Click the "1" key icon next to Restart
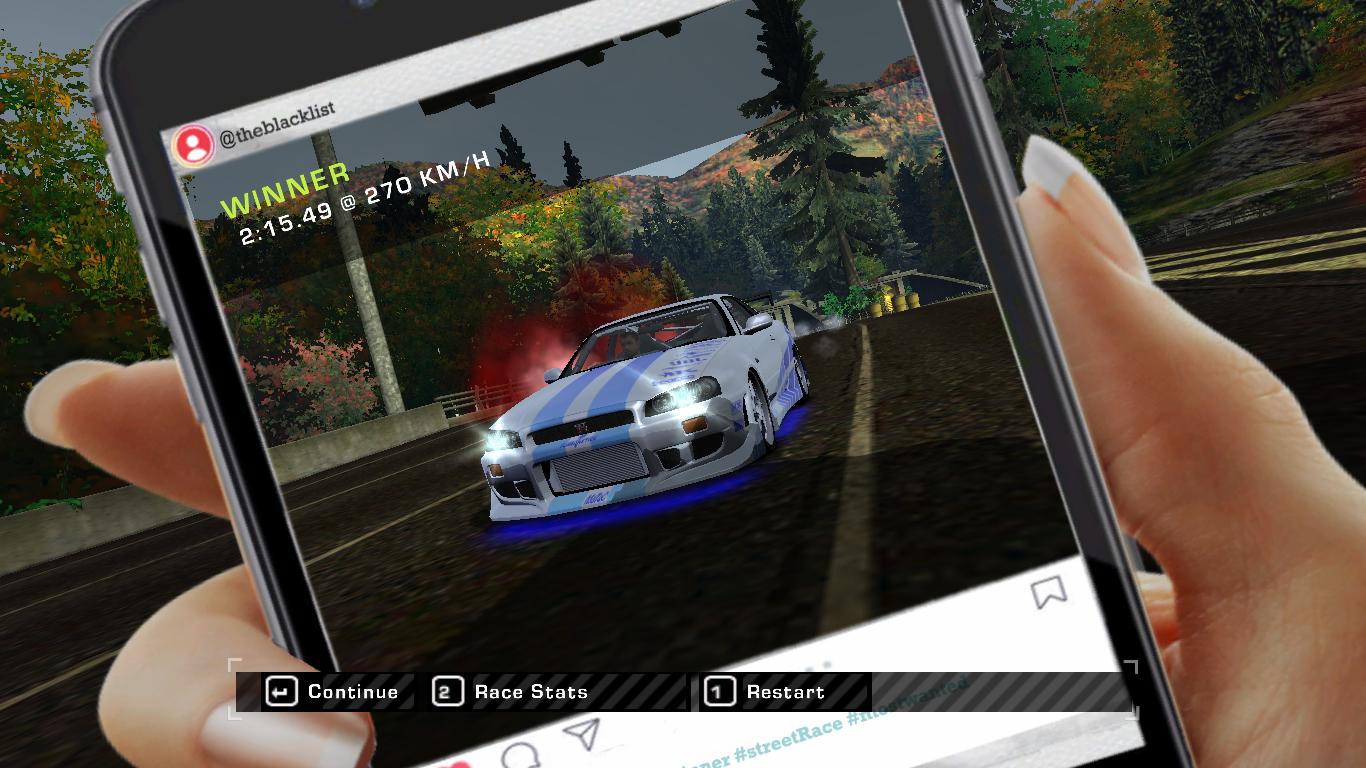This screenshot has width=1366, height=768. (x=718, y=691)
